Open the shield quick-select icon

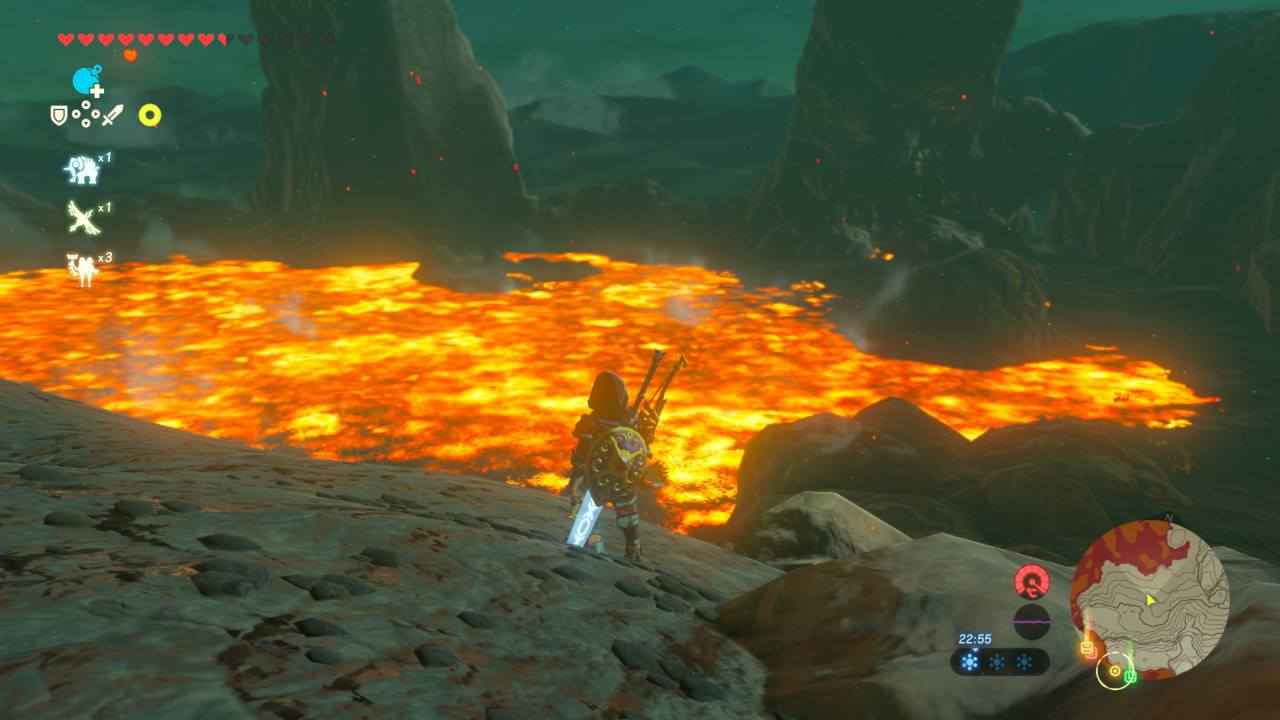point(59,116)
